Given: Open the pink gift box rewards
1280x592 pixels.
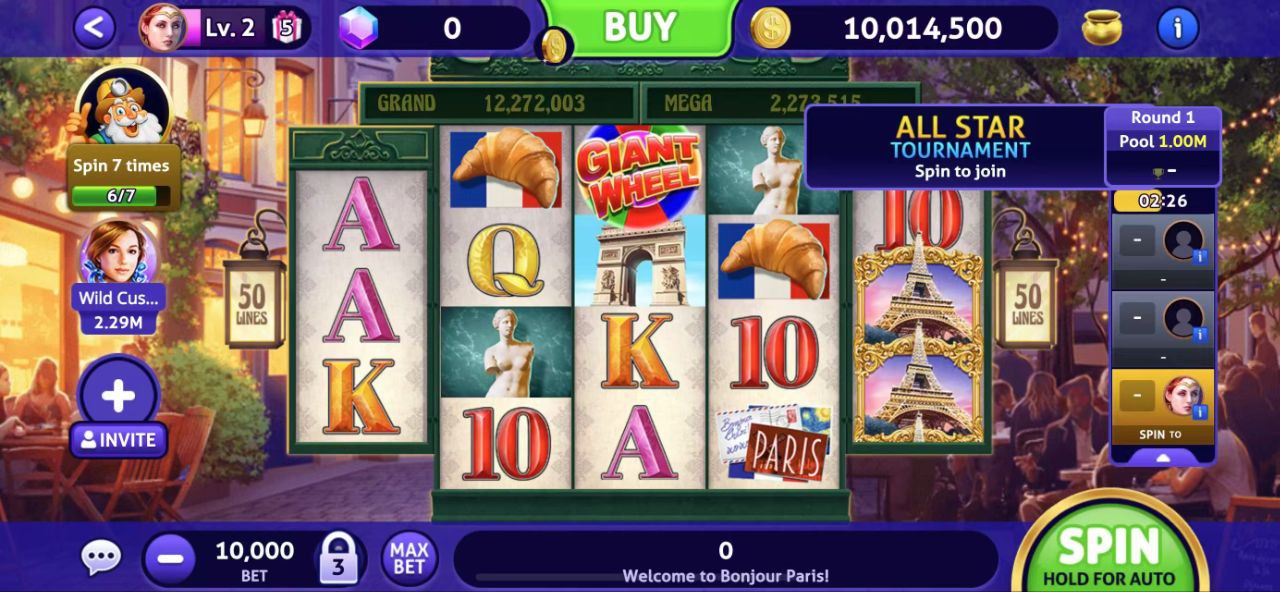Looking at the screenshot, I should [286, 28].
